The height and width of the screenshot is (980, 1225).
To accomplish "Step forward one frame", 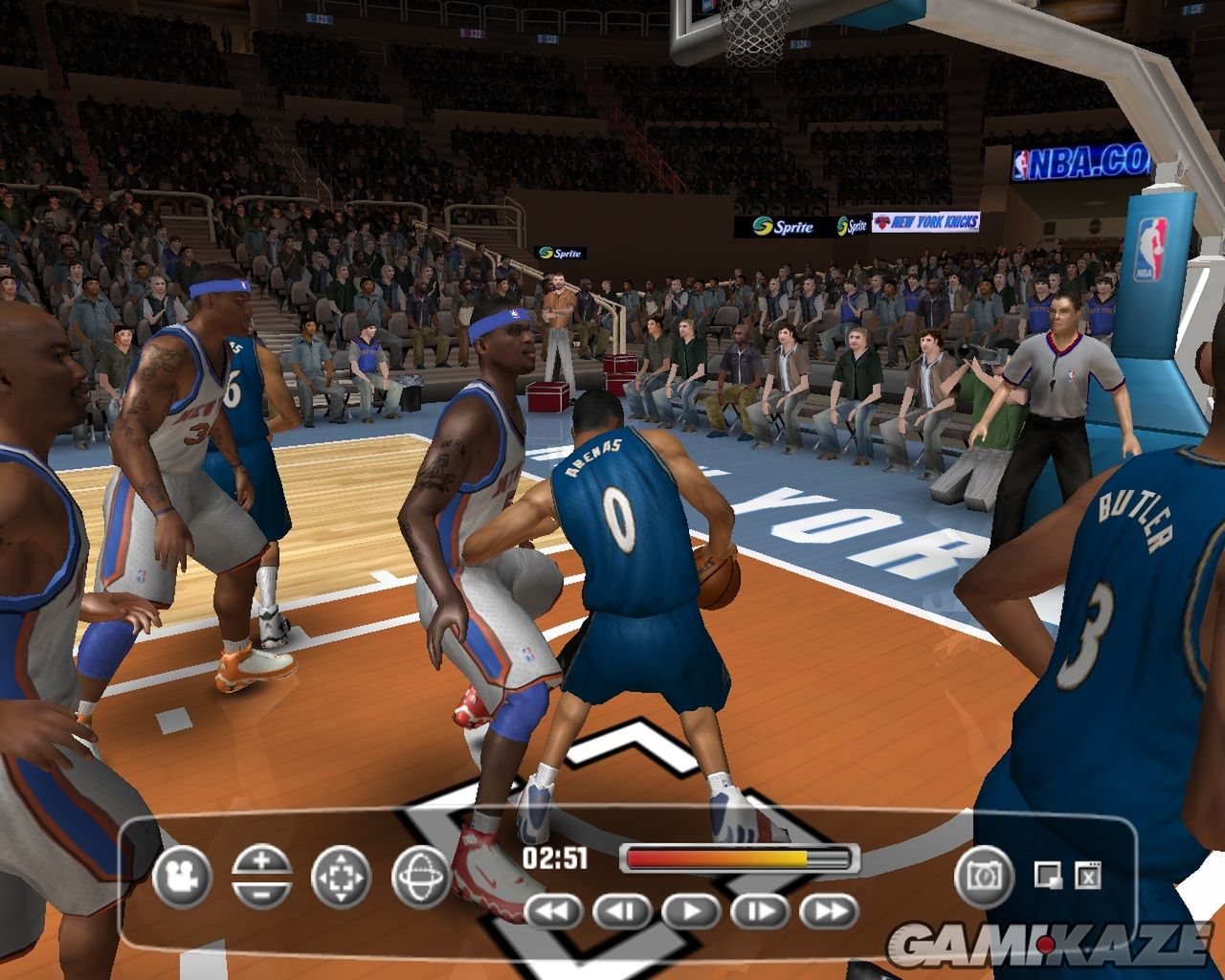I will tap(760, 911).
